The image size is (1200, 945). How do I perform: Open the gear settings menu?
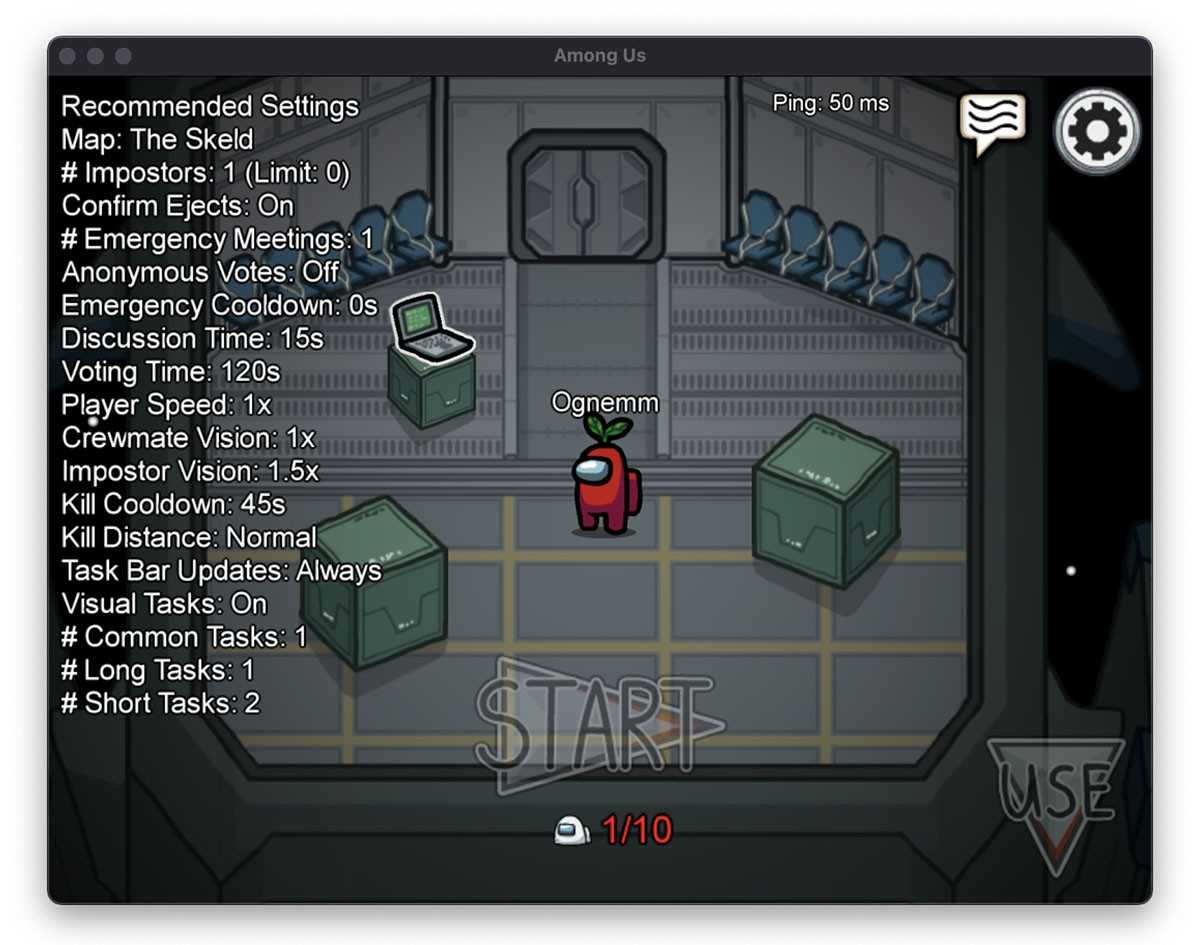point(1097,131)
